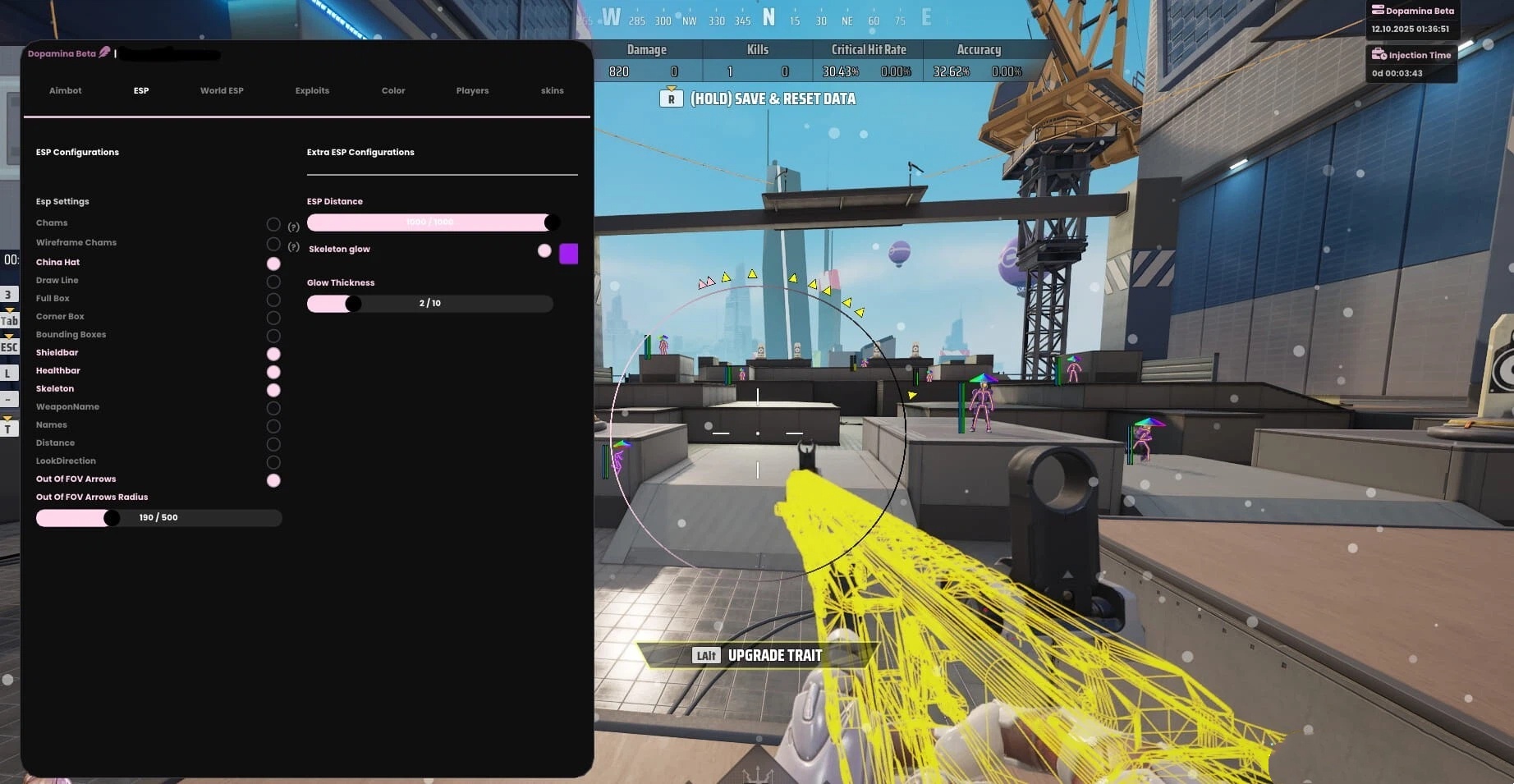This screenshot has height=784, width=1514.
Task: Turn off the Shieldbar toggle
Action: [x=273, y=354]
